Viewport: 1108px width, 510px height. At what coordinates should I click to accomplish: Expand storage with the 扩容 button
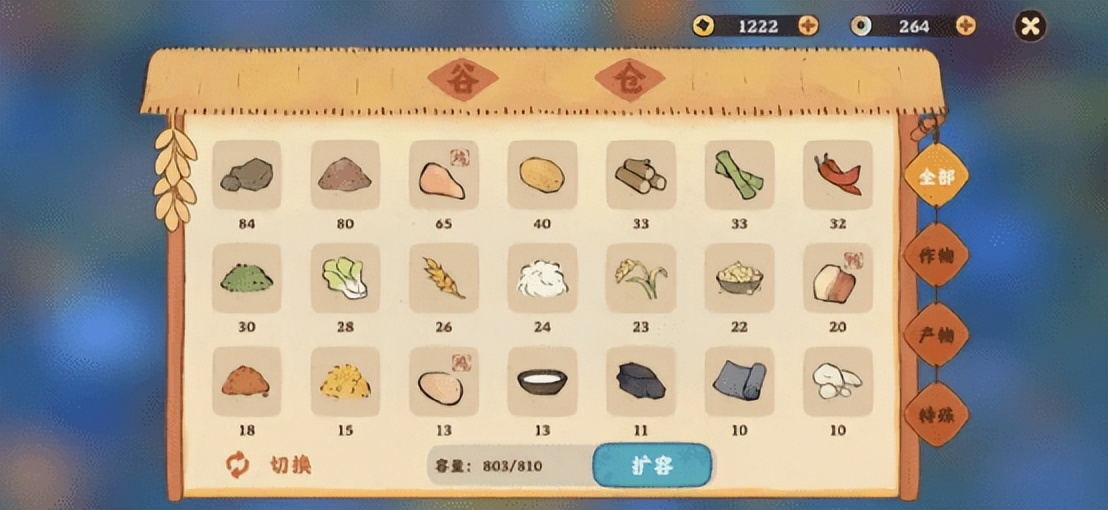coord(652,466)
